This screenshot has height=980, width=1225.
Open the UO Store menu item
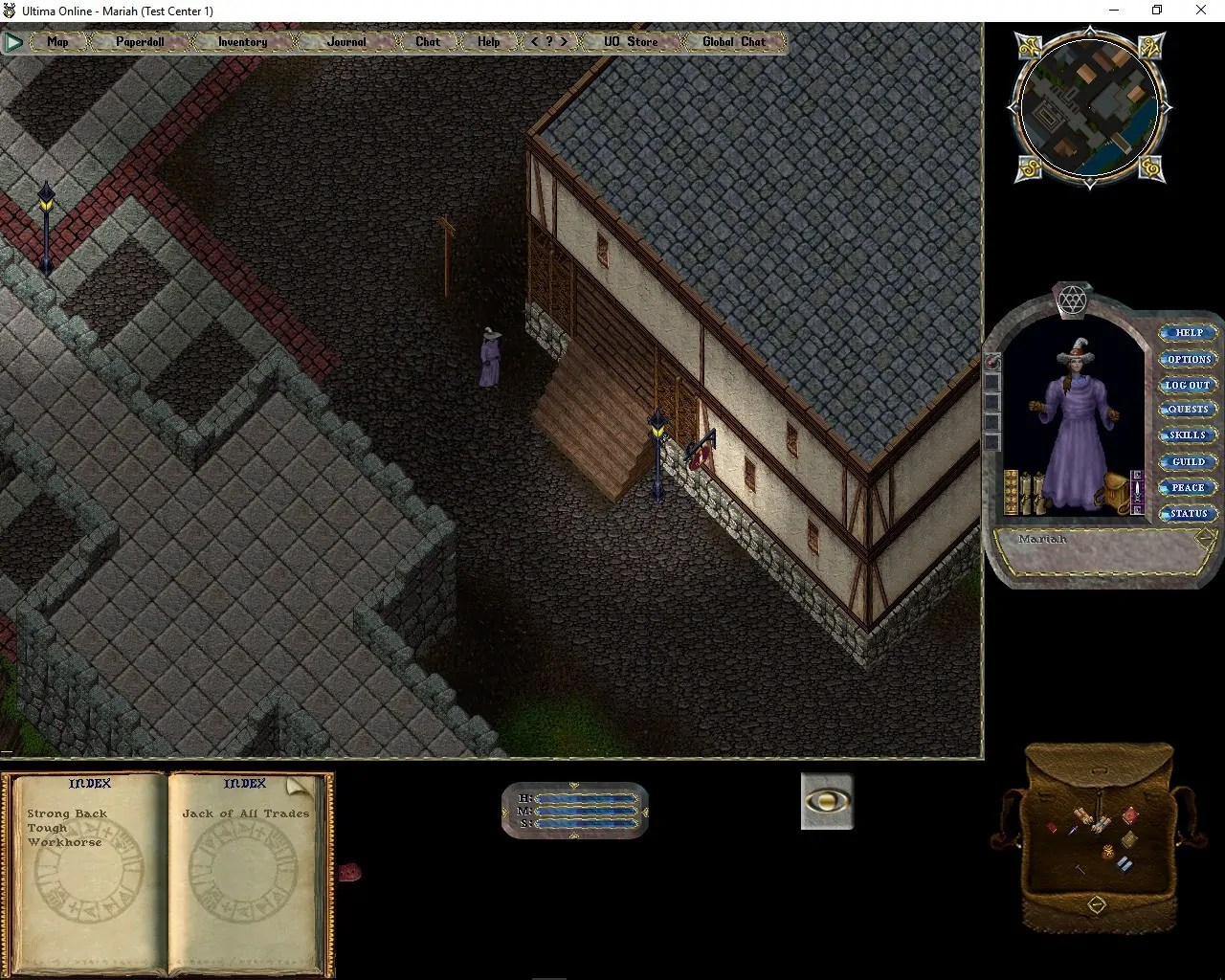[631, 41]
